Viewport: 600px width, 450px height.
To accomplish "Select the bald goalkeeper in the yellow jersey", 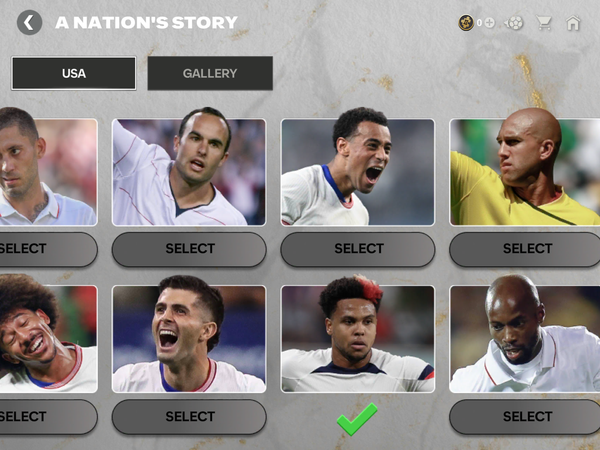I will coord(526,249).
